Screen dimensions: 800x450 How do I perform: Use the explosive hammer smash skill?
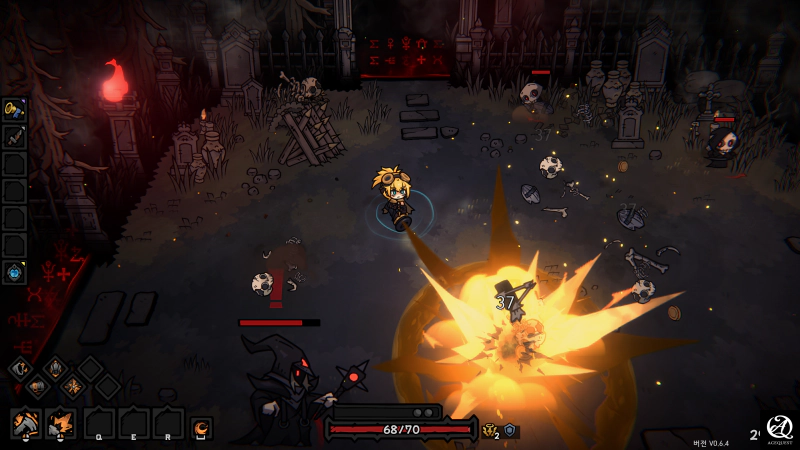pos(61,424)
